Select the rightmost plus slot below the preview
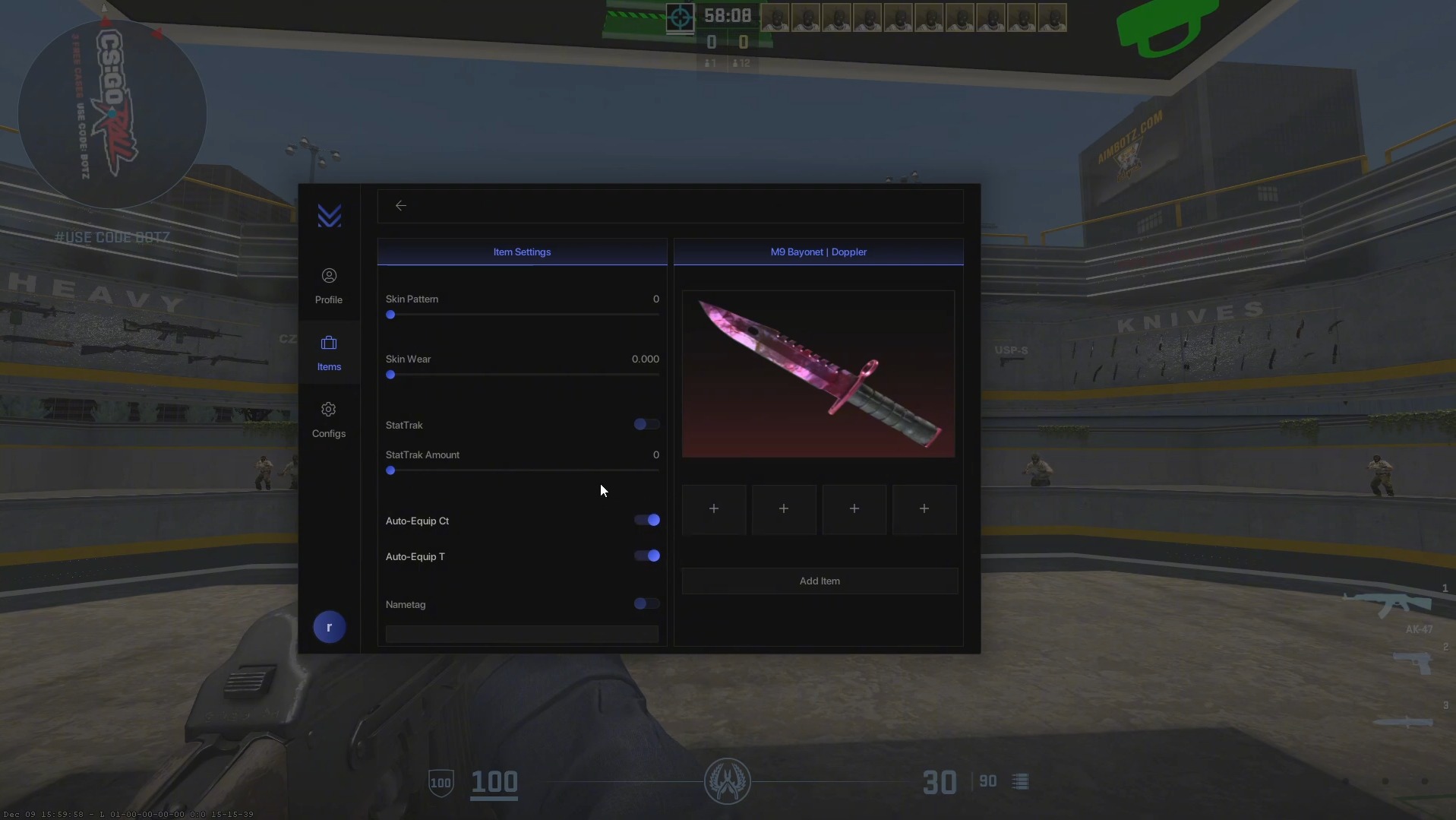This screenshot has width=1456, height=820. point(924,508)
